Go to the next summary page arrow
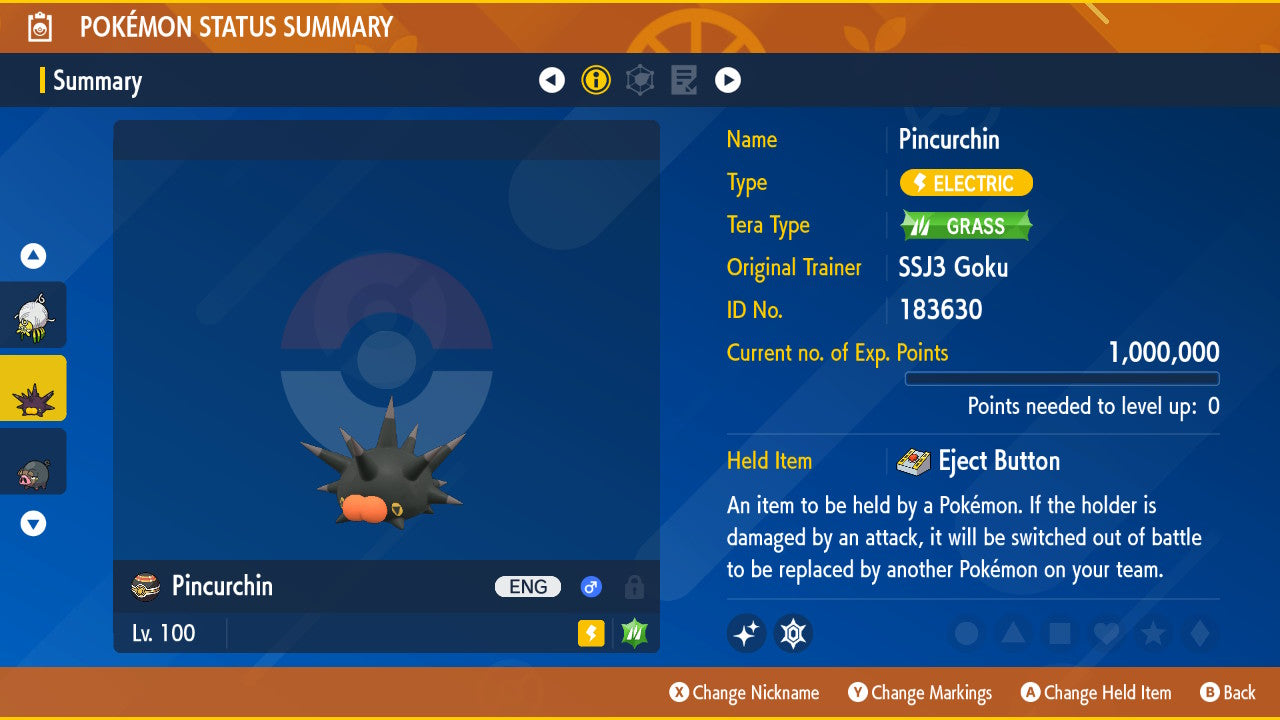This screenshot has height=720, width=1280. [x=728, y=80]
